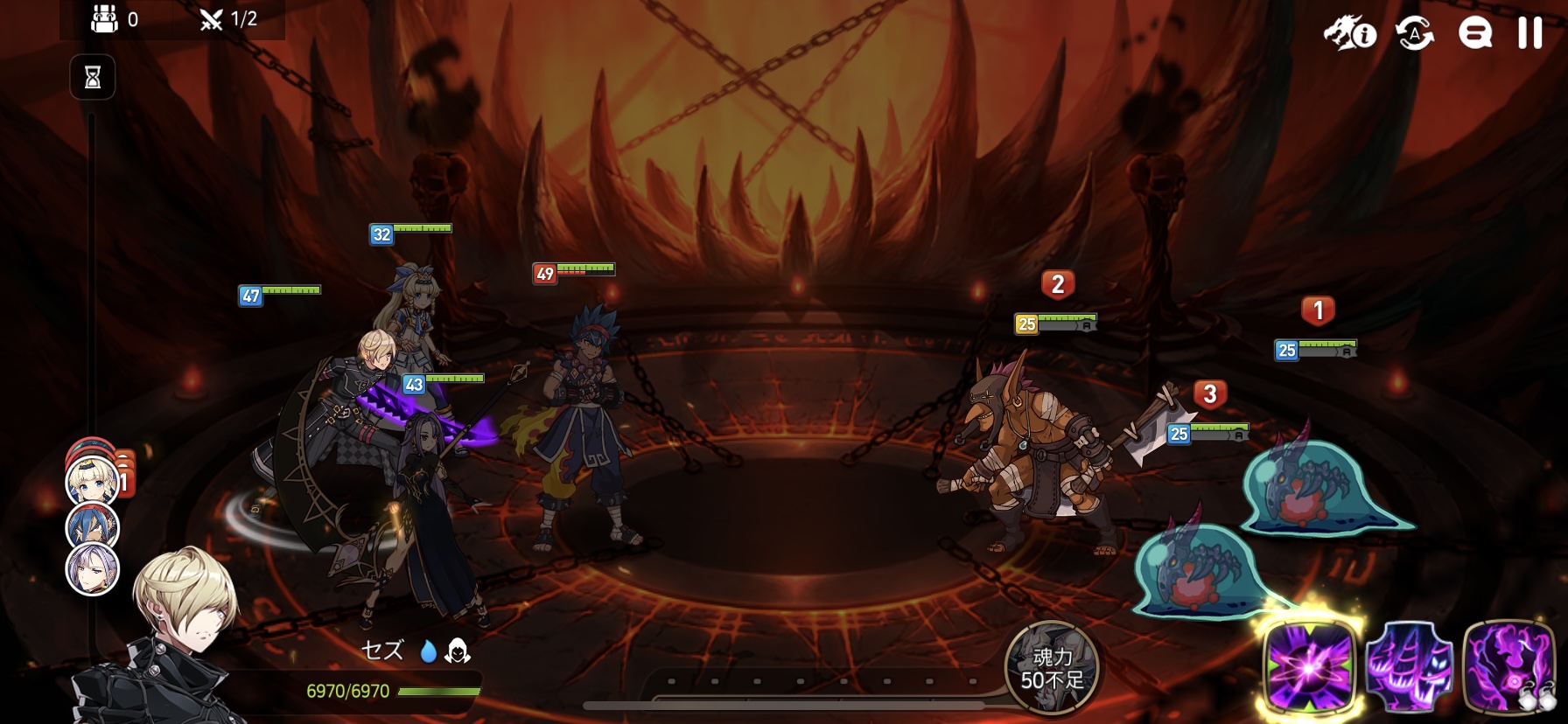
Task: Select the silver-haired hero turn-order portrait
Action: pyautogui.click(x=93, y=569)
